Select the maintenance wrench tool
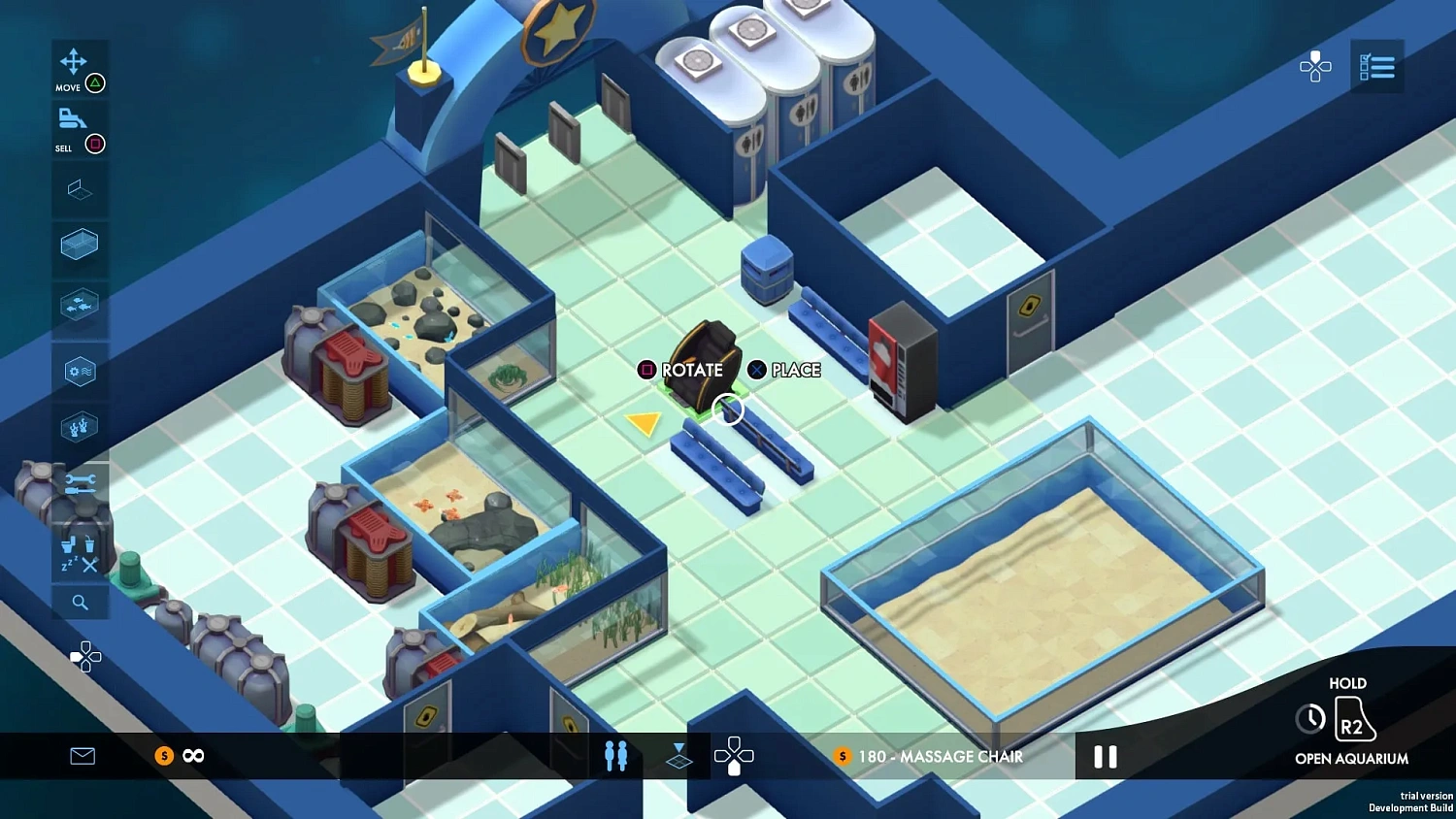Screen dimensions: 1456x819 [81, 482]
